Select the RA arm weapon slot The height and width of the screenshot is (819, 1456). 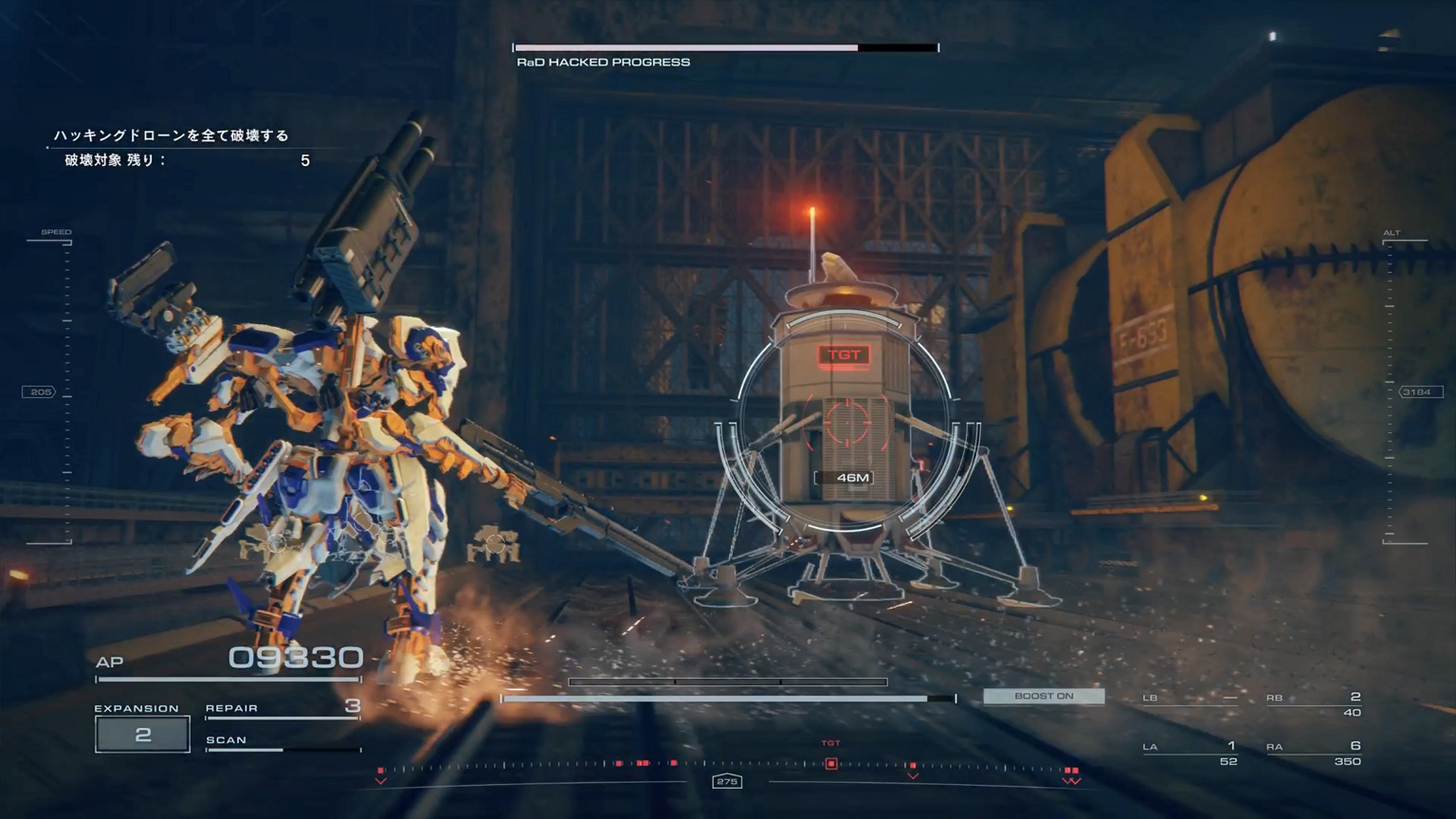pyautogui.click(x=1314, y=753)
